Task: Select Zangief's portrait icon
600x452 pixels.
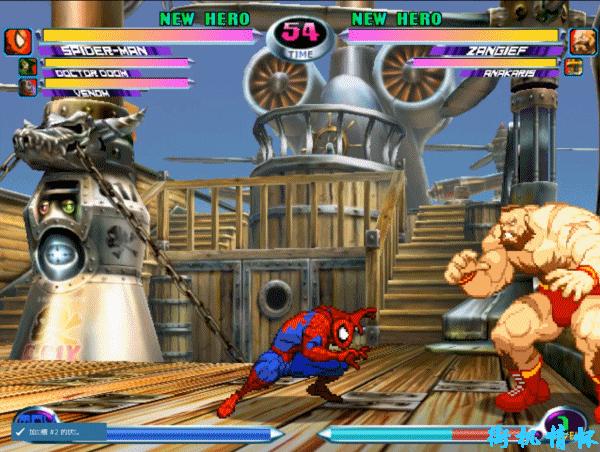Action: [582, 42]
